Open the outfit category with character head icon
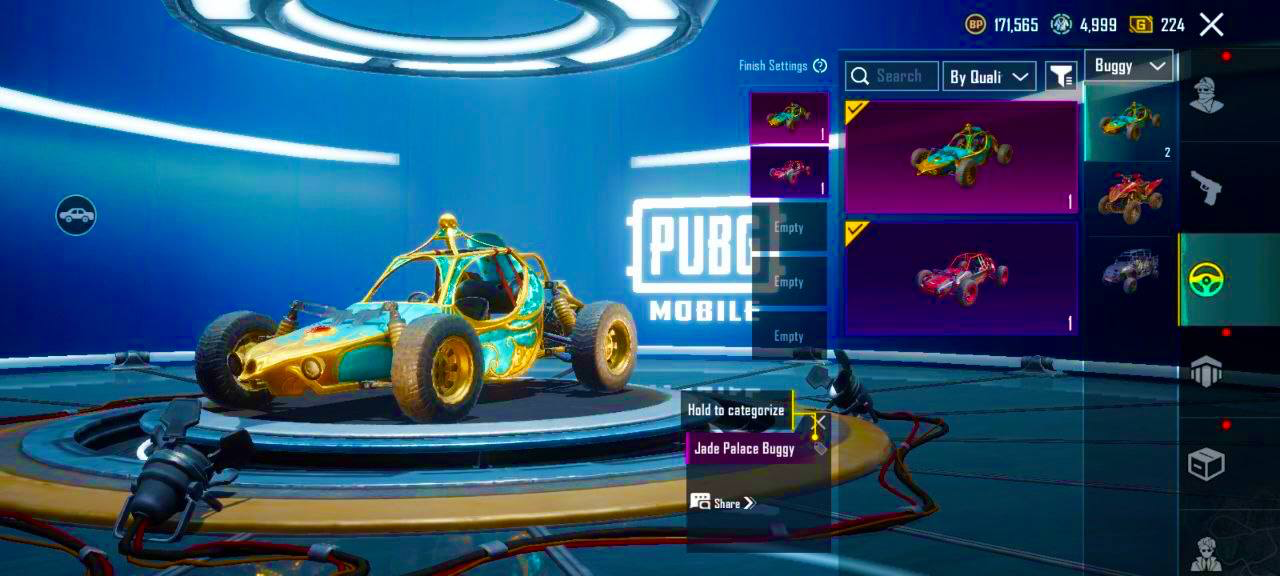 pos(1206,96)
